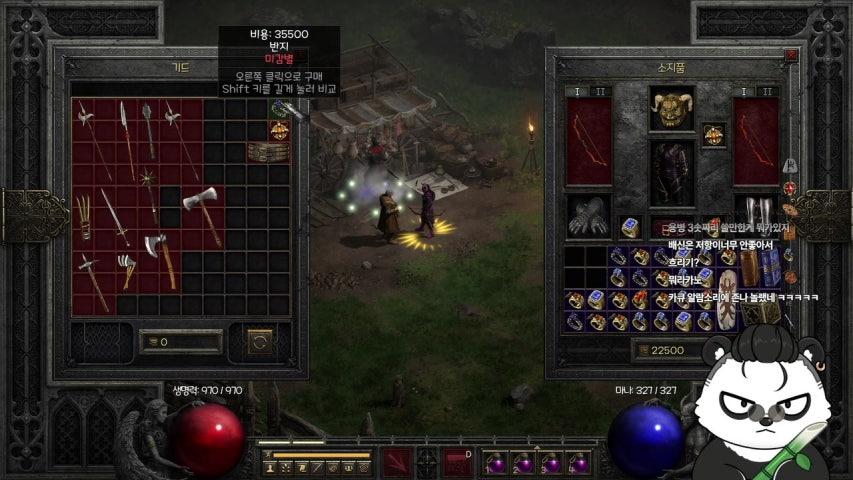
Task: Click the equipped amulet slot
Action: [x=713, y=133]
